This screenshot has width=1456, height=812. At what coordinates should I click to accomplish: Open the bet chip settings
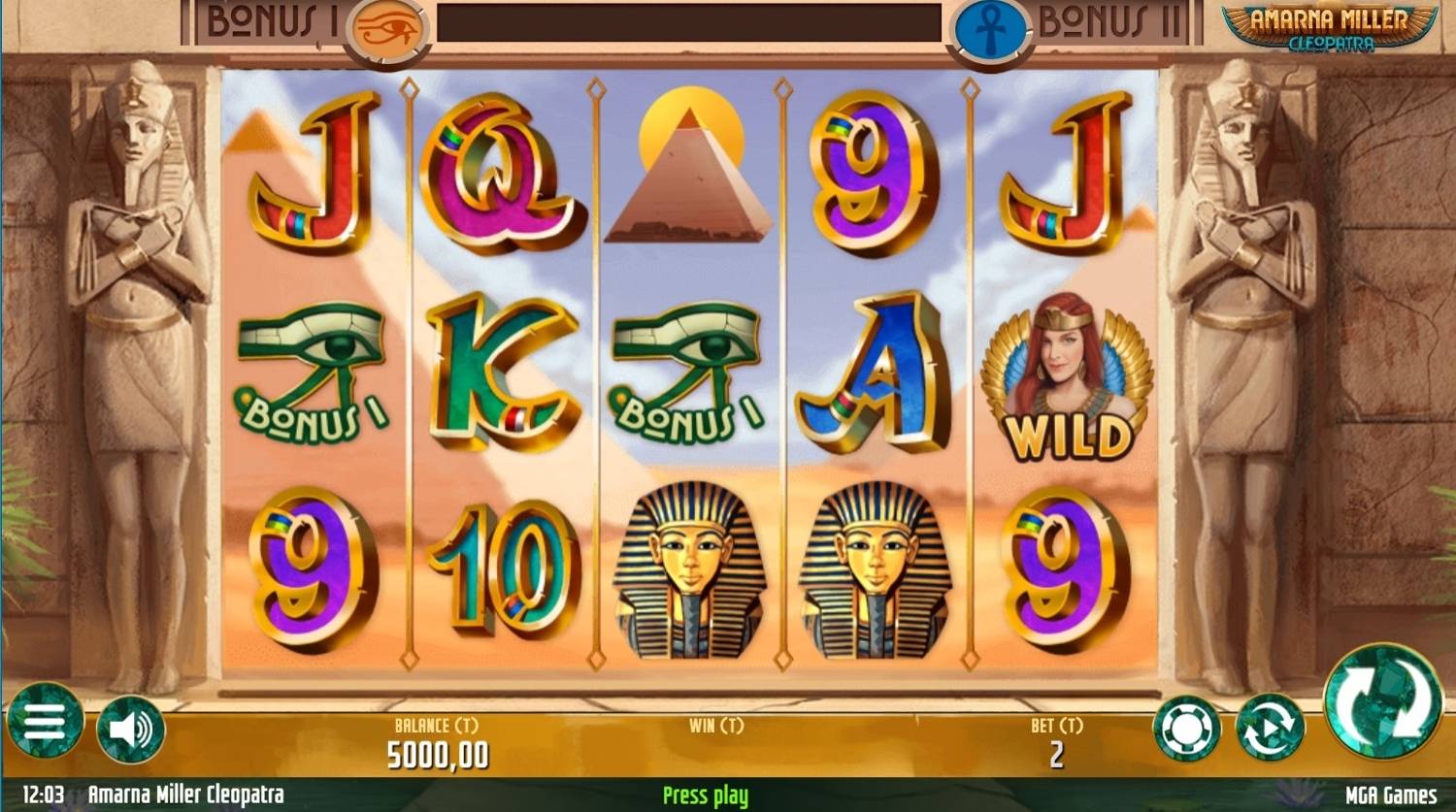(x=1186, y=729)
